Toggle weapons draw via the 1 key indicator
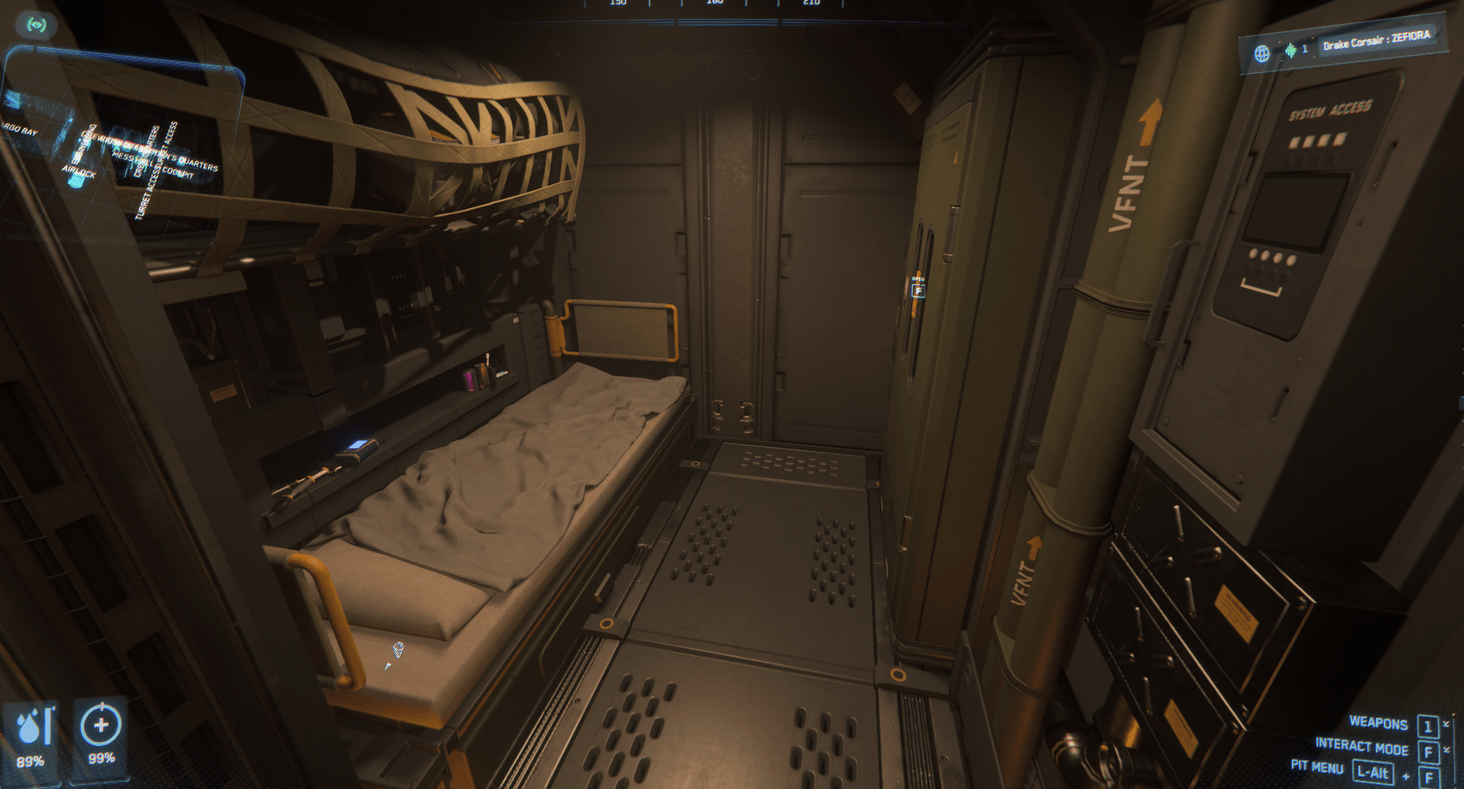This screenshot has width=1464, height=789. 1427,724
